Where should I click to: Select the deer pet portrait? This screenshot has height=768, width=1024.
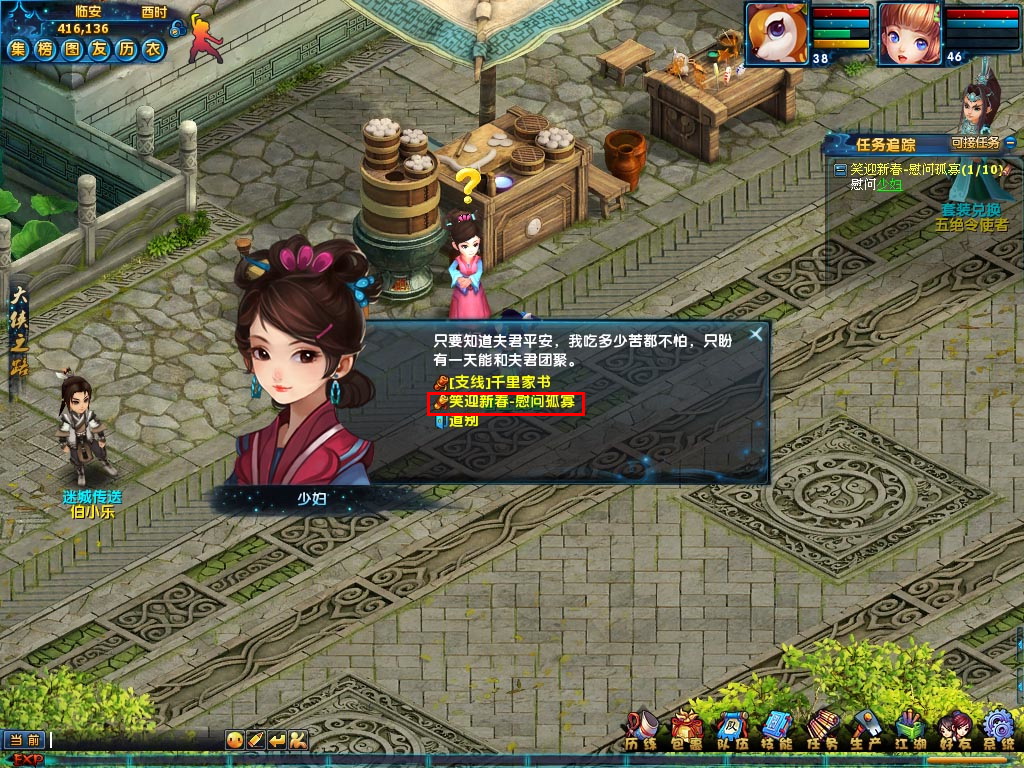777,33
